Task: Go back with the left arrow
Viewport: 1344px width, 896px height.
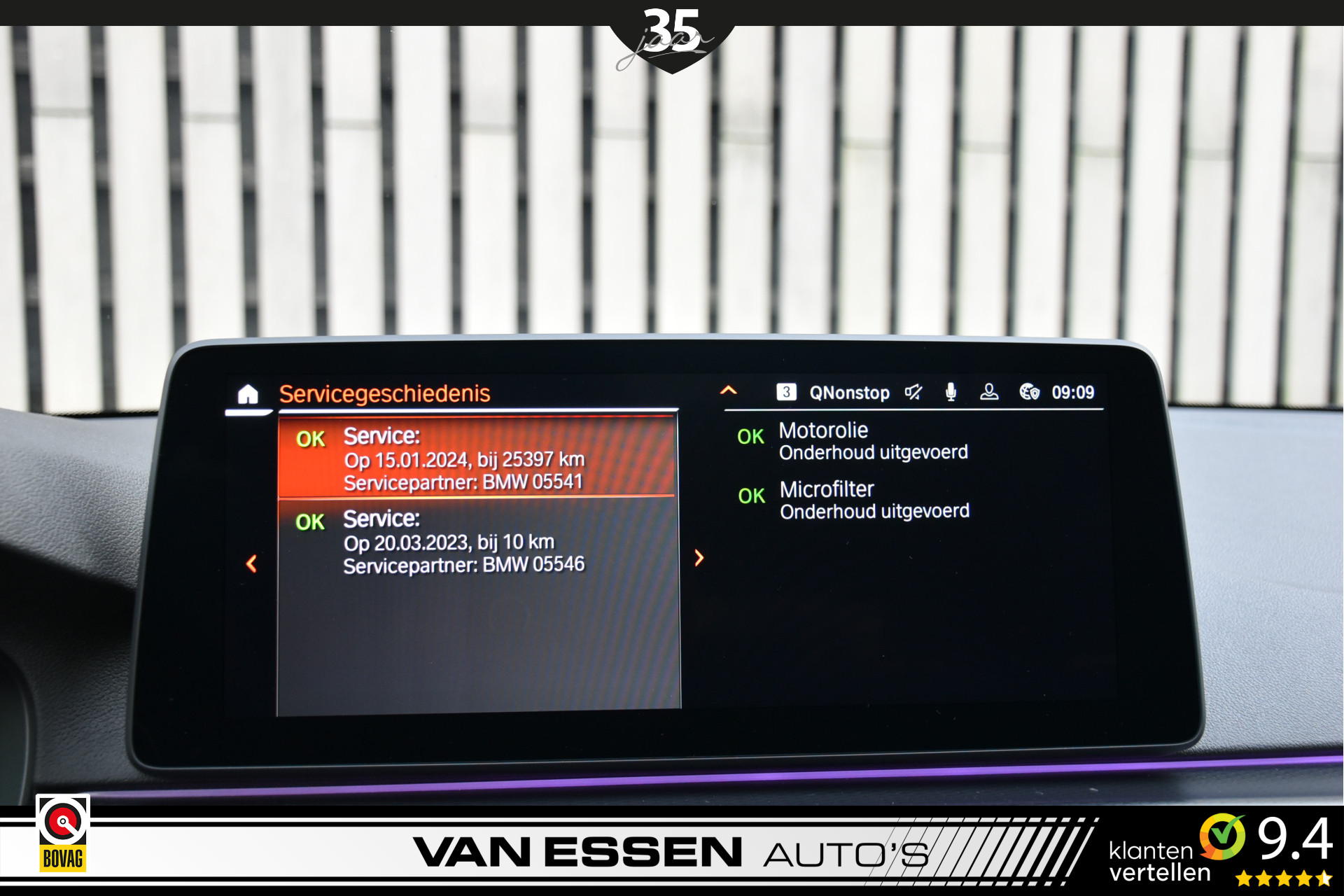Action: pyautogui.click(x=252, y=563)
